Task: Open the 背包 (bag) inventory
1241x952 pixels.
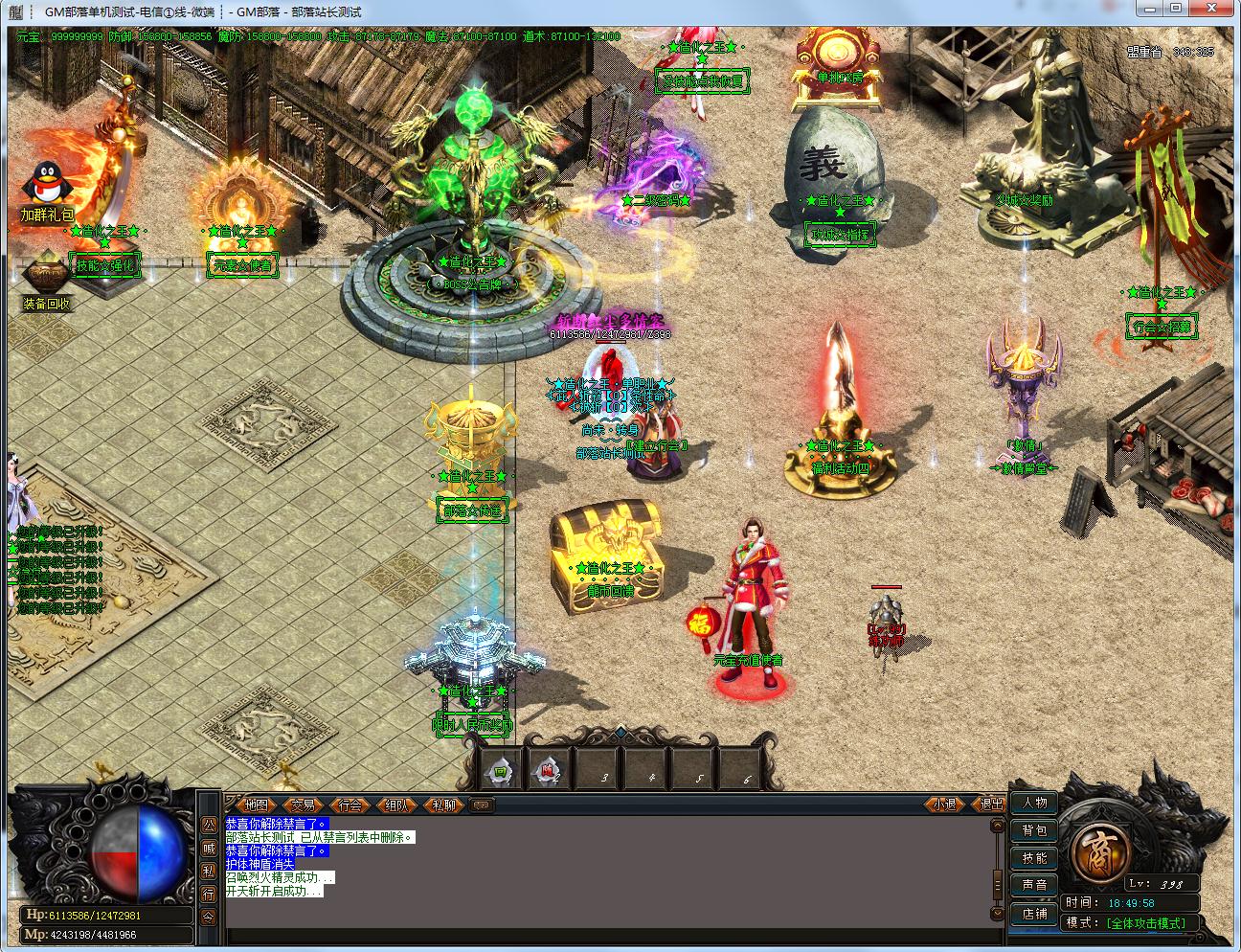Action: [1034, 830]
